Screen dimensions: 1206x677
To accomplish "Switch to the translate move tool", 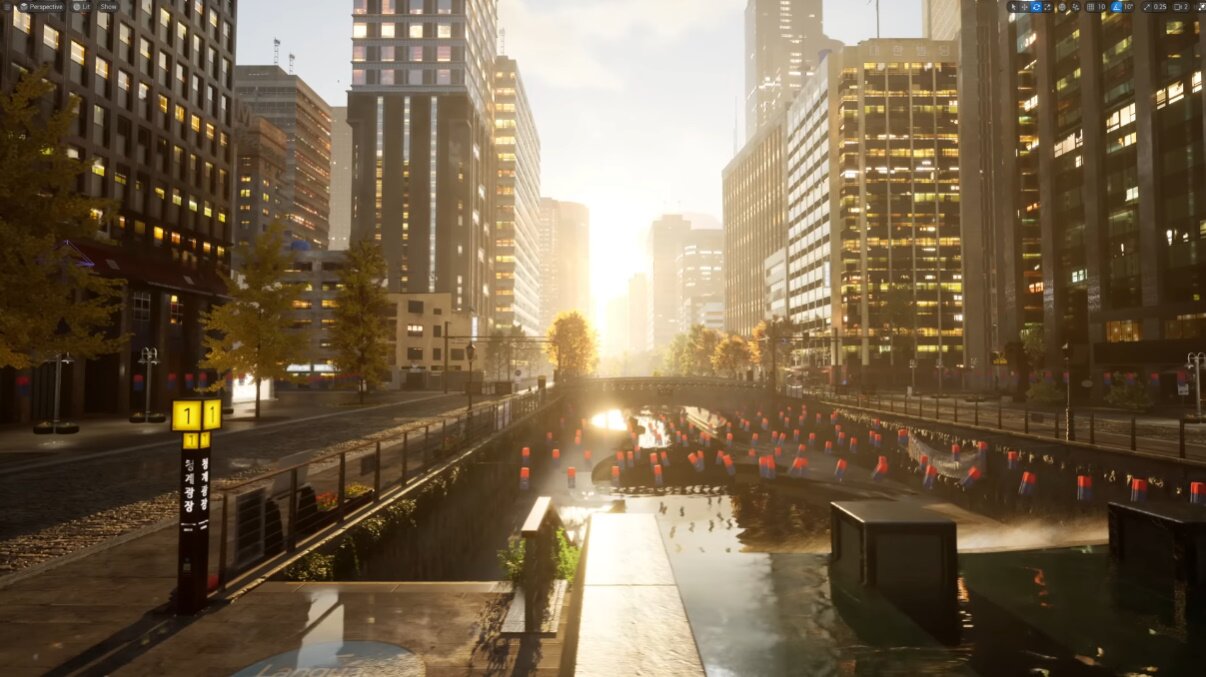I will click(1024, 6).
